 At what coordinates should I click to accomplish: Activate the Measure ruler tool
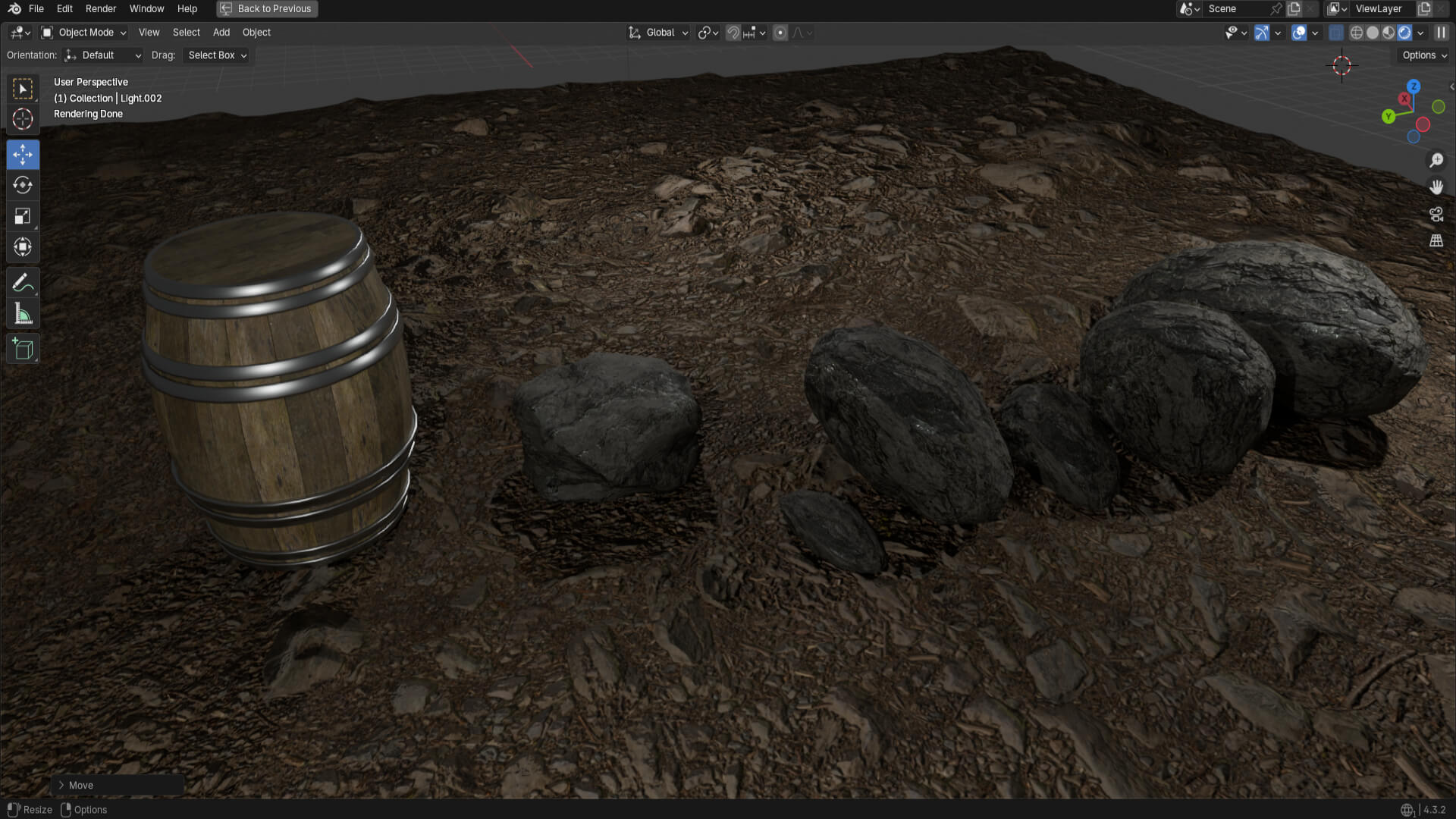pyautogui.click(x=23, y=314)
